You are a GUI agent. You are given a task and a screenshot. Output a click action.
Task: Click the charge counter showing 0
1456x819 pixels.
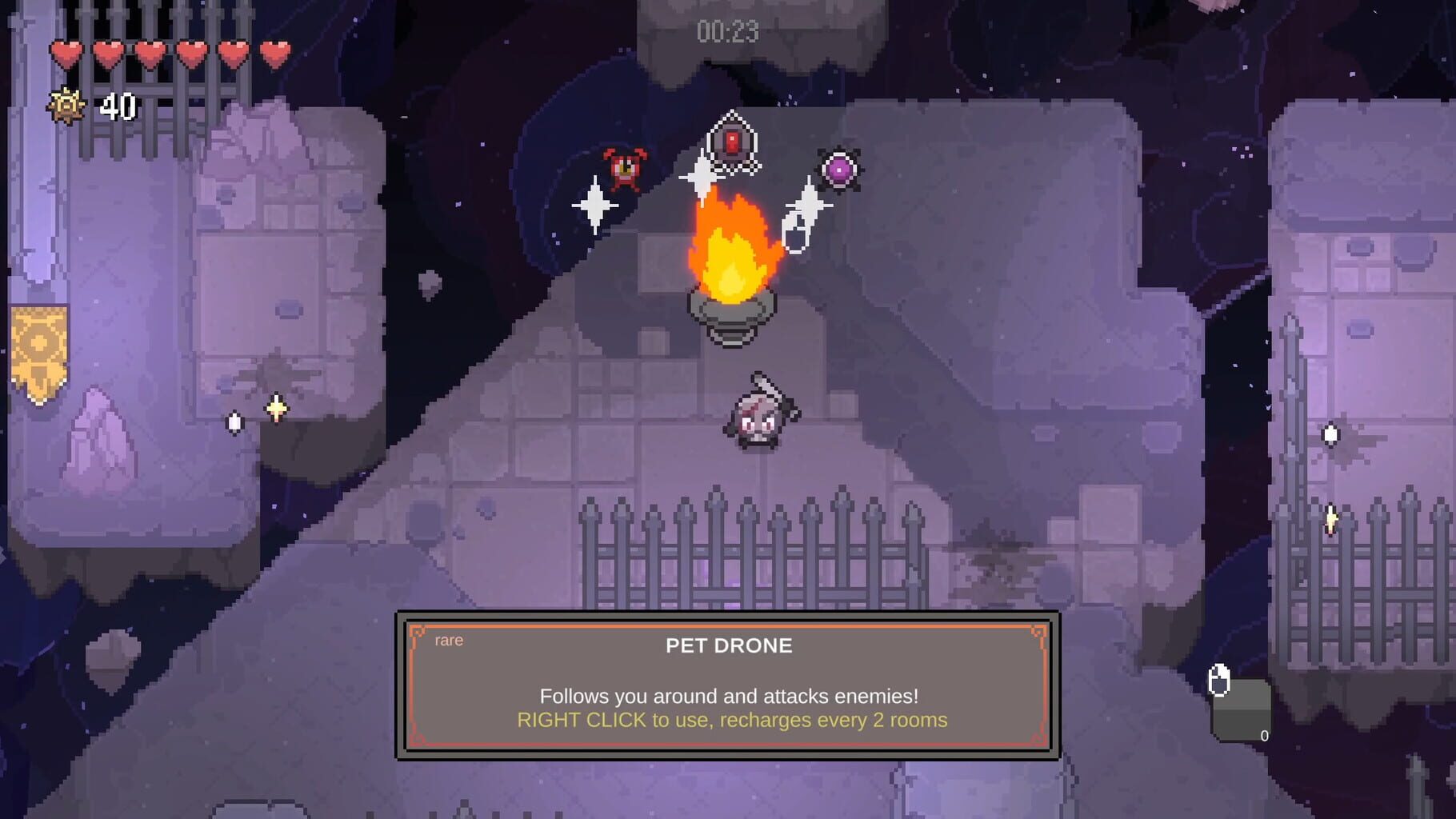pyautogui.click(x=1265, y=734)
